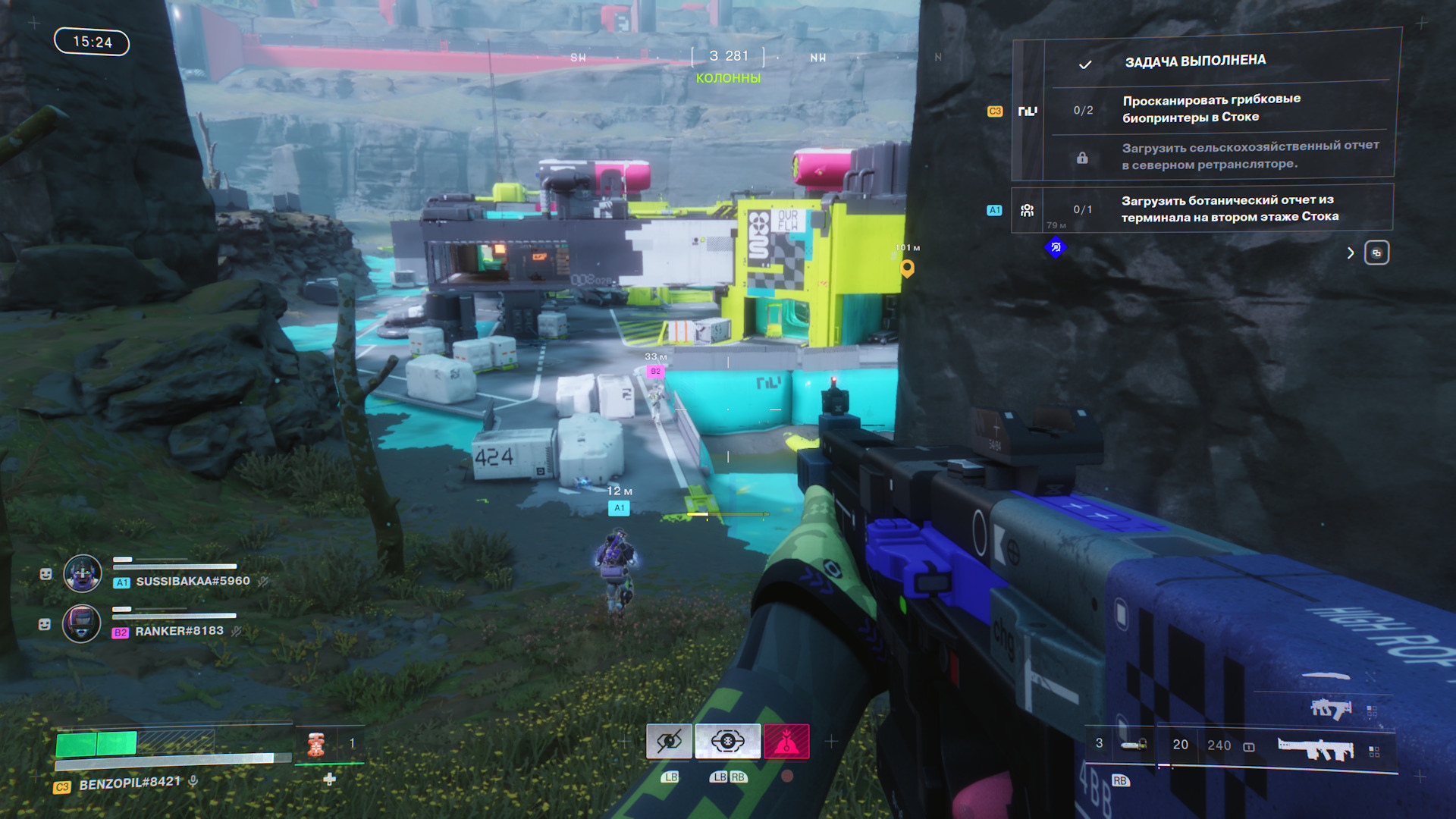
Task: Click the pink B2 teammate marker
Action: coord(655,372)
